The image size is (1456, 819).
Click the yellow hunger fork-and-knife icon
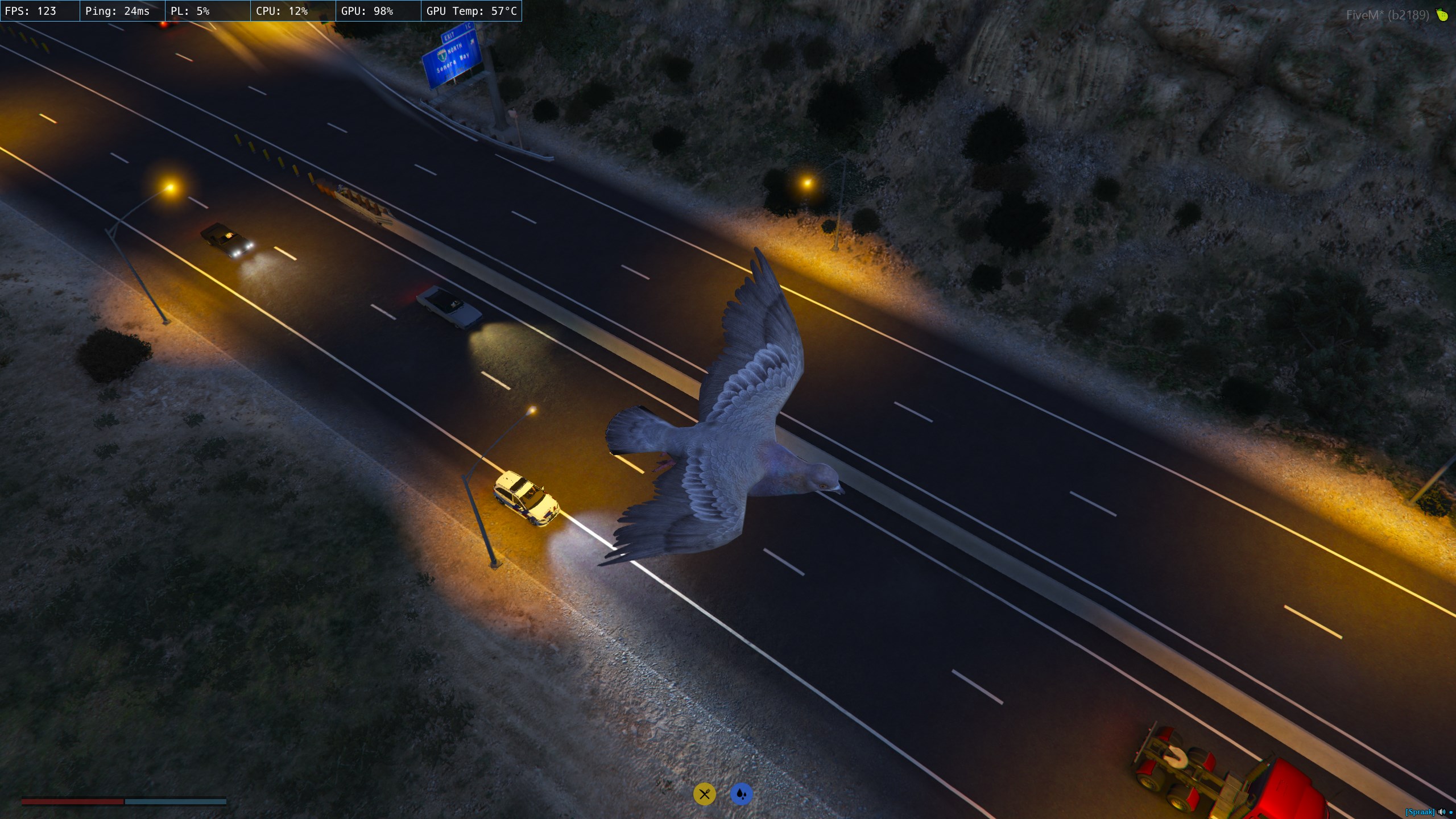(704, 794)
